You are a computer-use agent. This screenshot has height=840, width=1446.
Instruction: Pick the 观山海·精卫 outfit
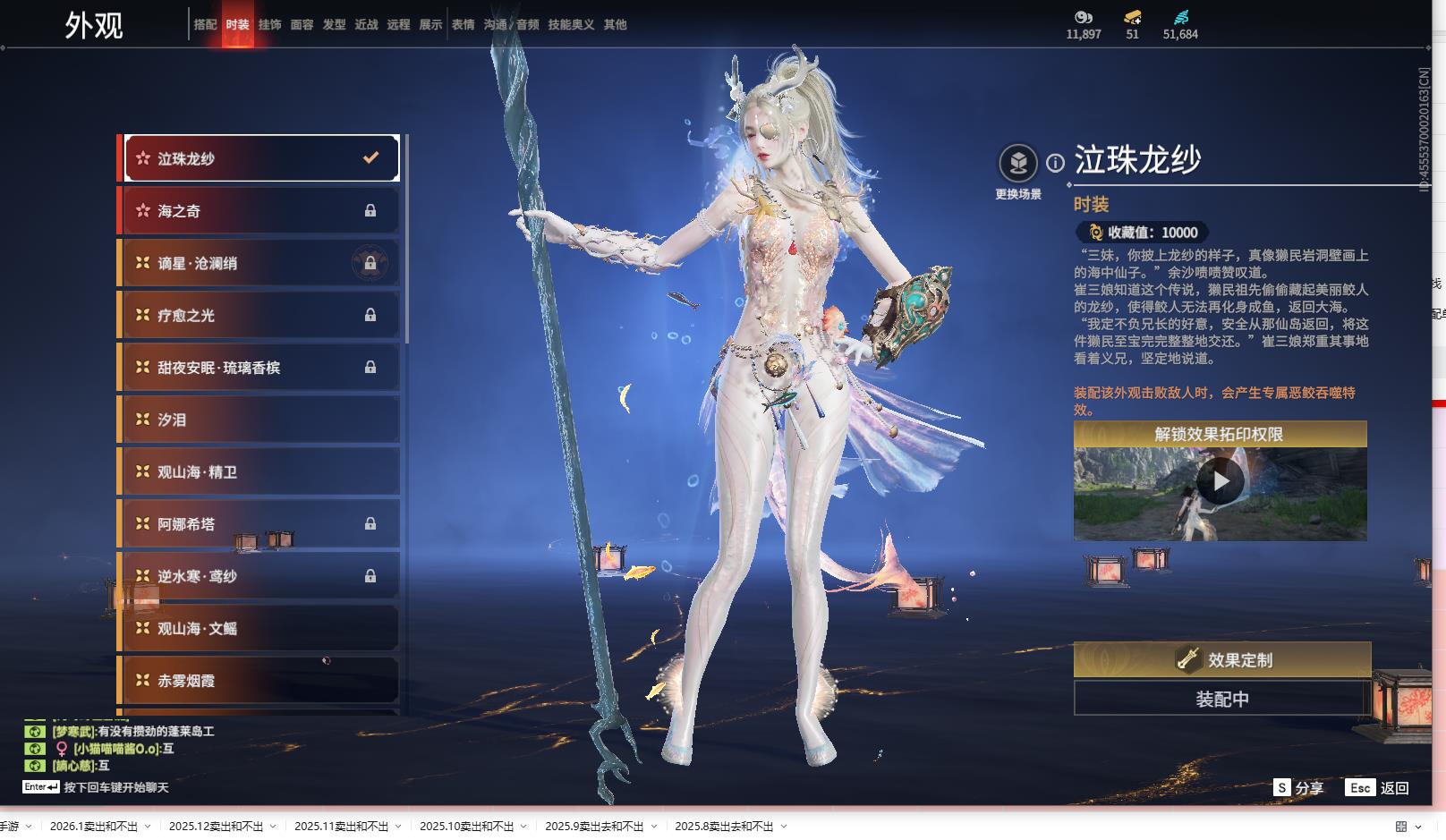coord(260,471)
